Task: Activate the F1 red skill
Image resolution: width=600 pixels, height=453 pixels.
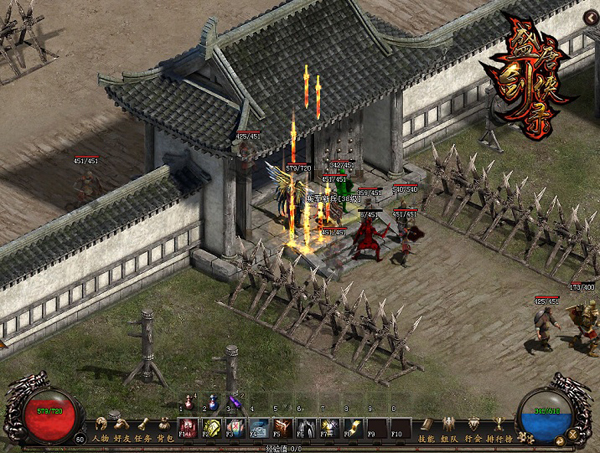Action: coord(189,428)
